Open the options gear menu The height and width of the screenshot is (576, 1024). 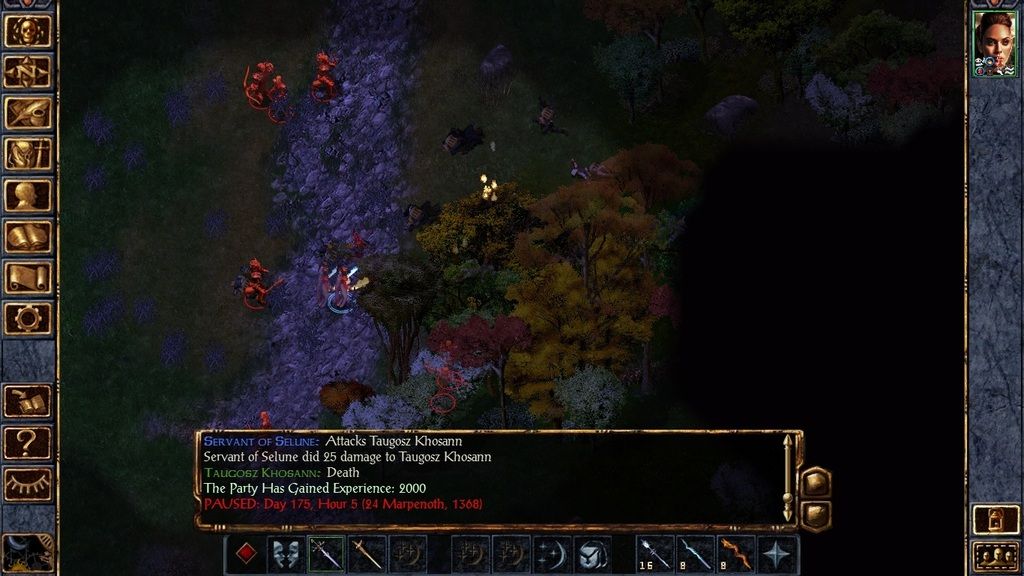28,319
